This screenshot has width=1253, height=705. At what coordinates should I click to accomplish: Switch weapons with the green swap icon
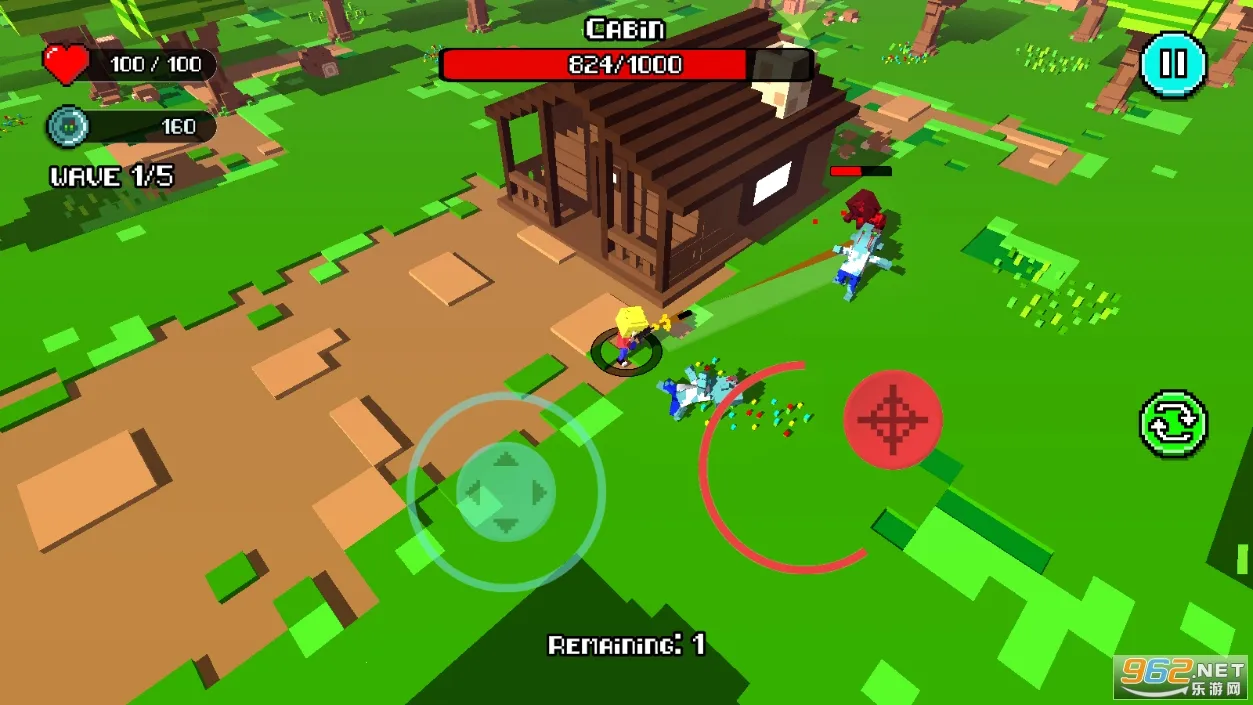(1173, 424)
